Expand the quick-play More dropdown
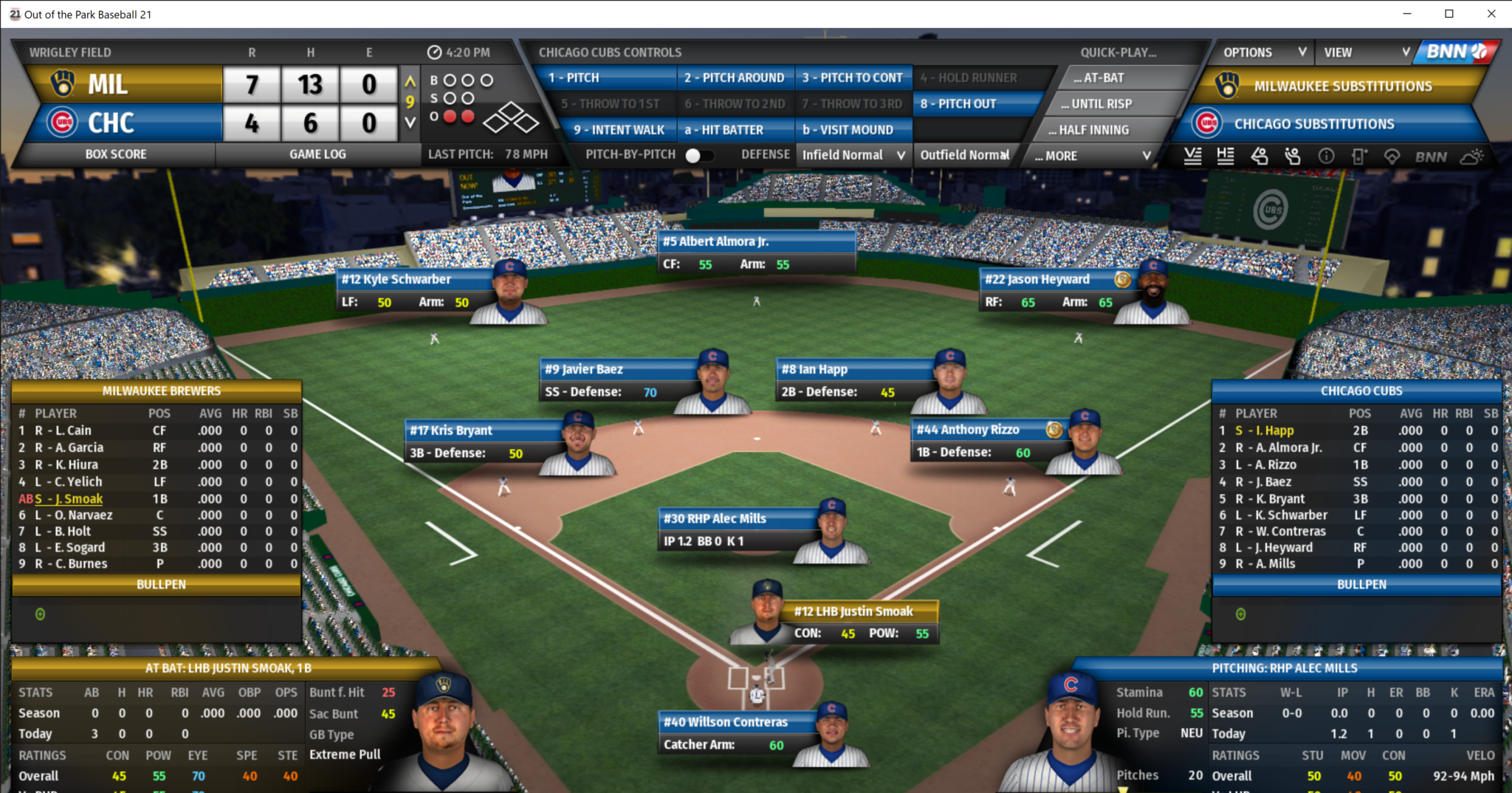 coord(1091,156)
